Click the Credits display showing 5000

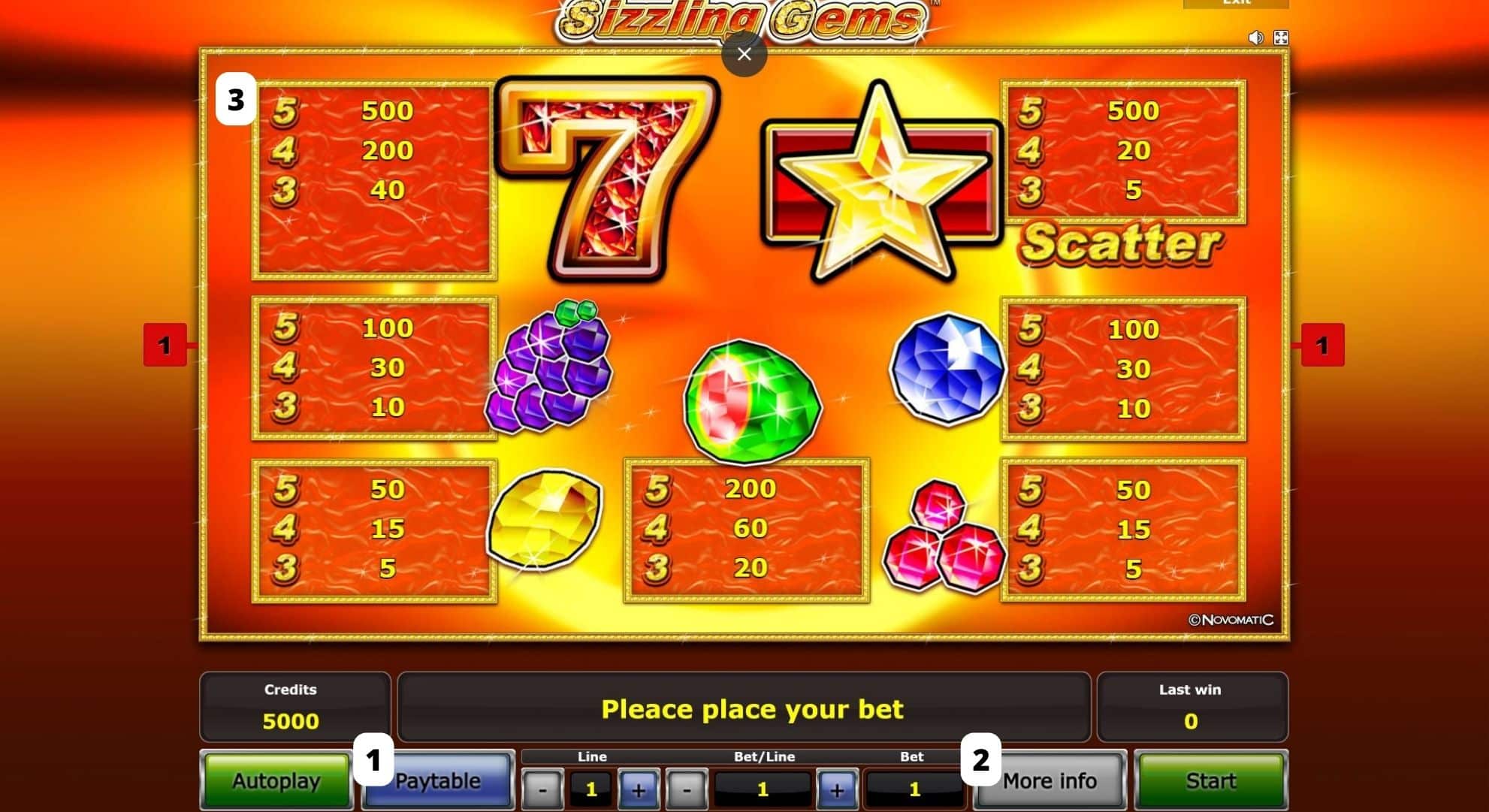295,707
